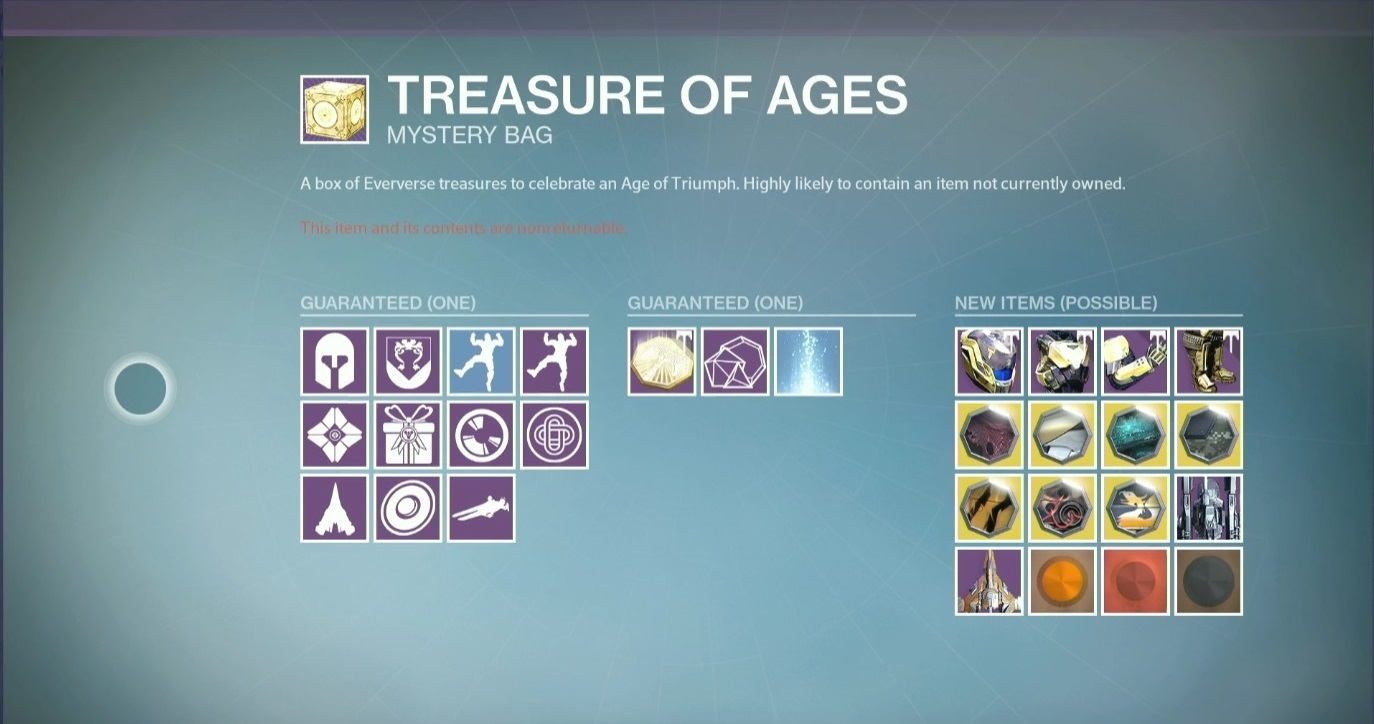Select the gold armored gauntlets item

tap(1135, 362)
